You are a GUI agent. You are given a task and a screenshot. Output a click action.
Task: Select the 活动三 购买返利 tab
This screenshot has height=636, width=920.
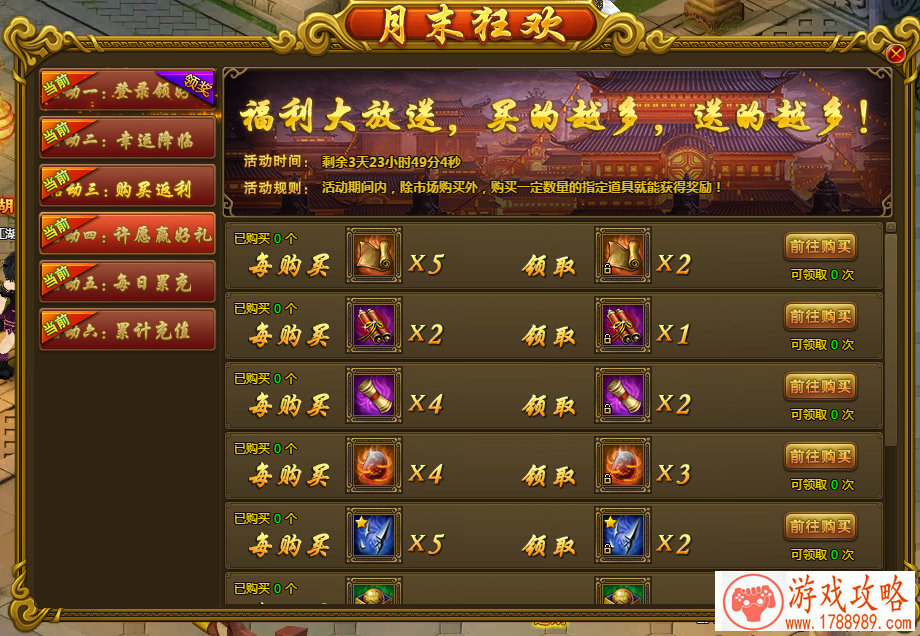click(x=127, y=185)
